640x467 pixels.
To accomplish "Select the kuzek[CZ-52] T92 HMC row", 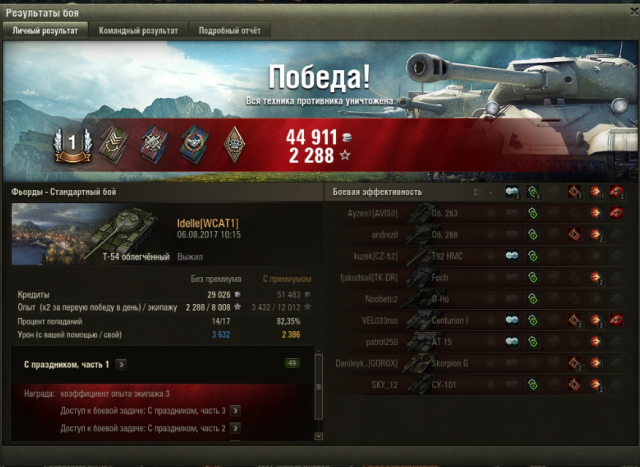I will click(x=480, y=255).
